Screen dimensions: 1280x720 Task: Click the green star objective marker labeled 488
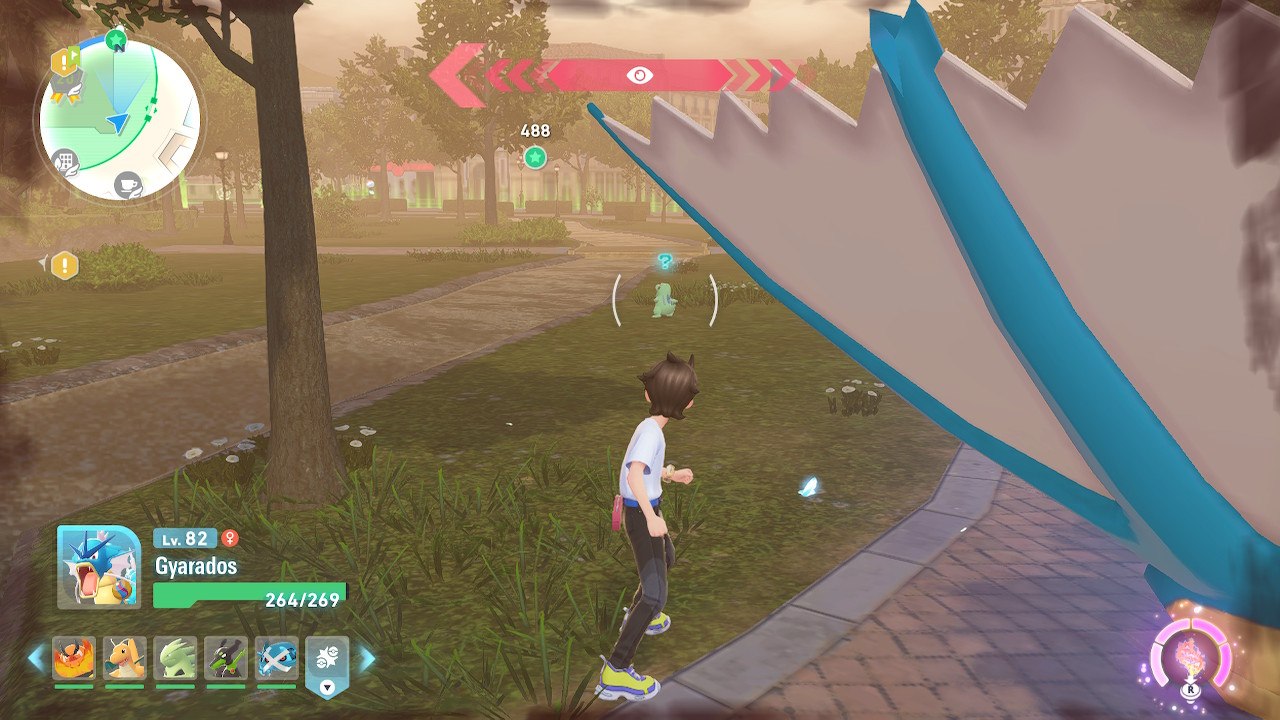coord(535,156)
